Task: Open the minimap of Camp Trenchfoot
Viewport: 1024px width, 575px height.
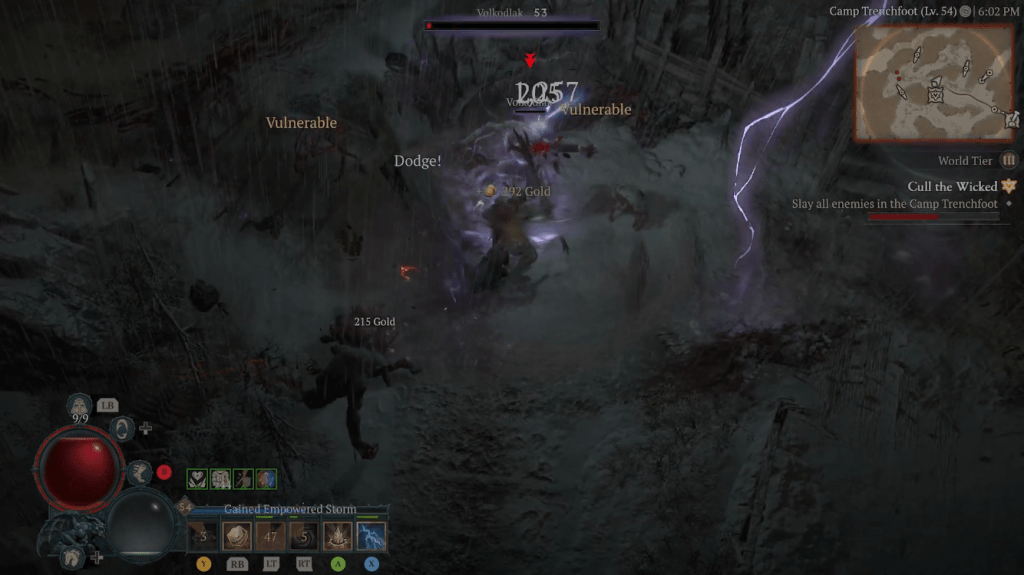Action: (x=935, y=82)
